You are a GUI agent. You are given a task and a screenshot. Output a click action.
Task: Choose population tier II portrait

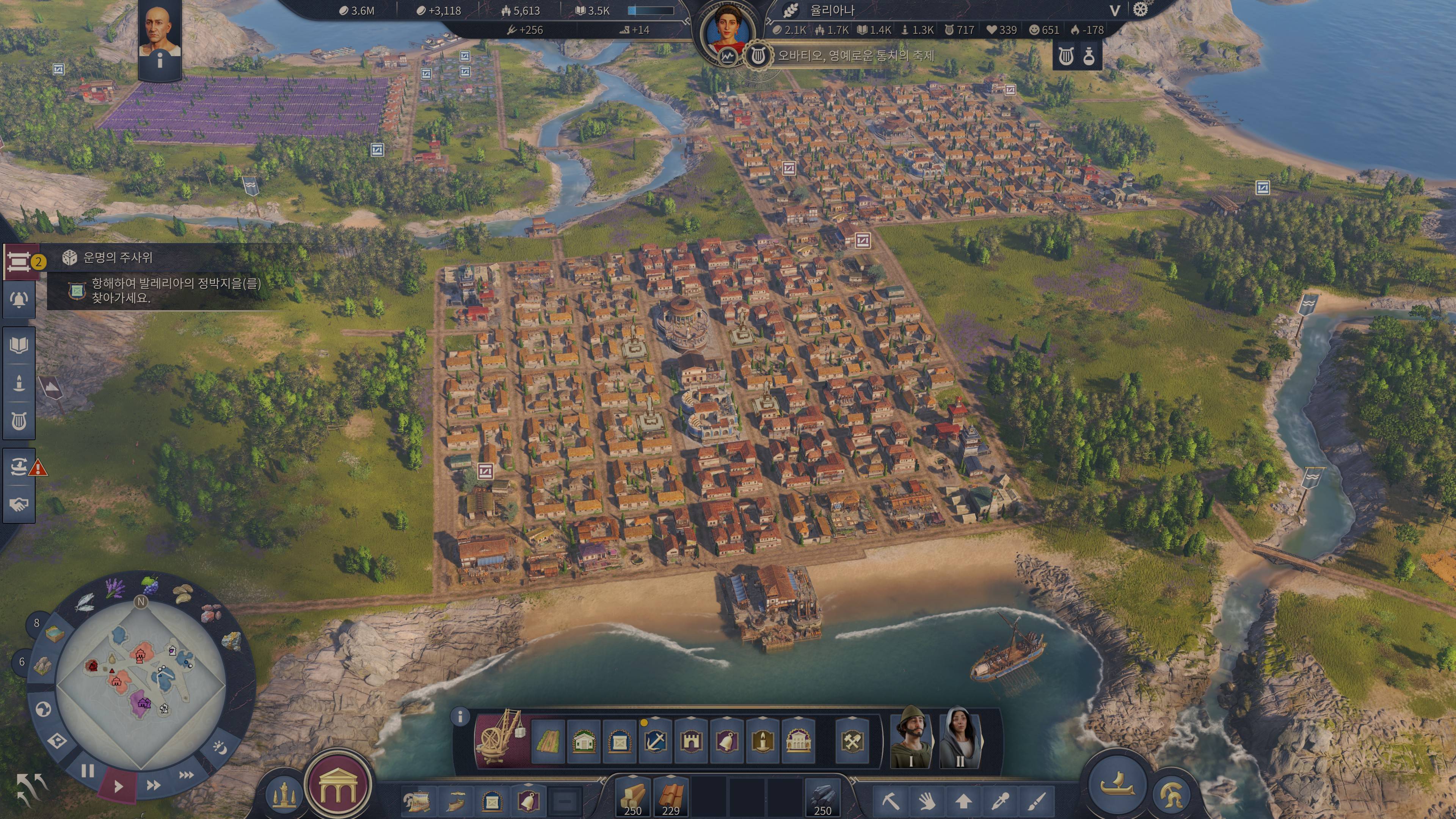point(960,737)
